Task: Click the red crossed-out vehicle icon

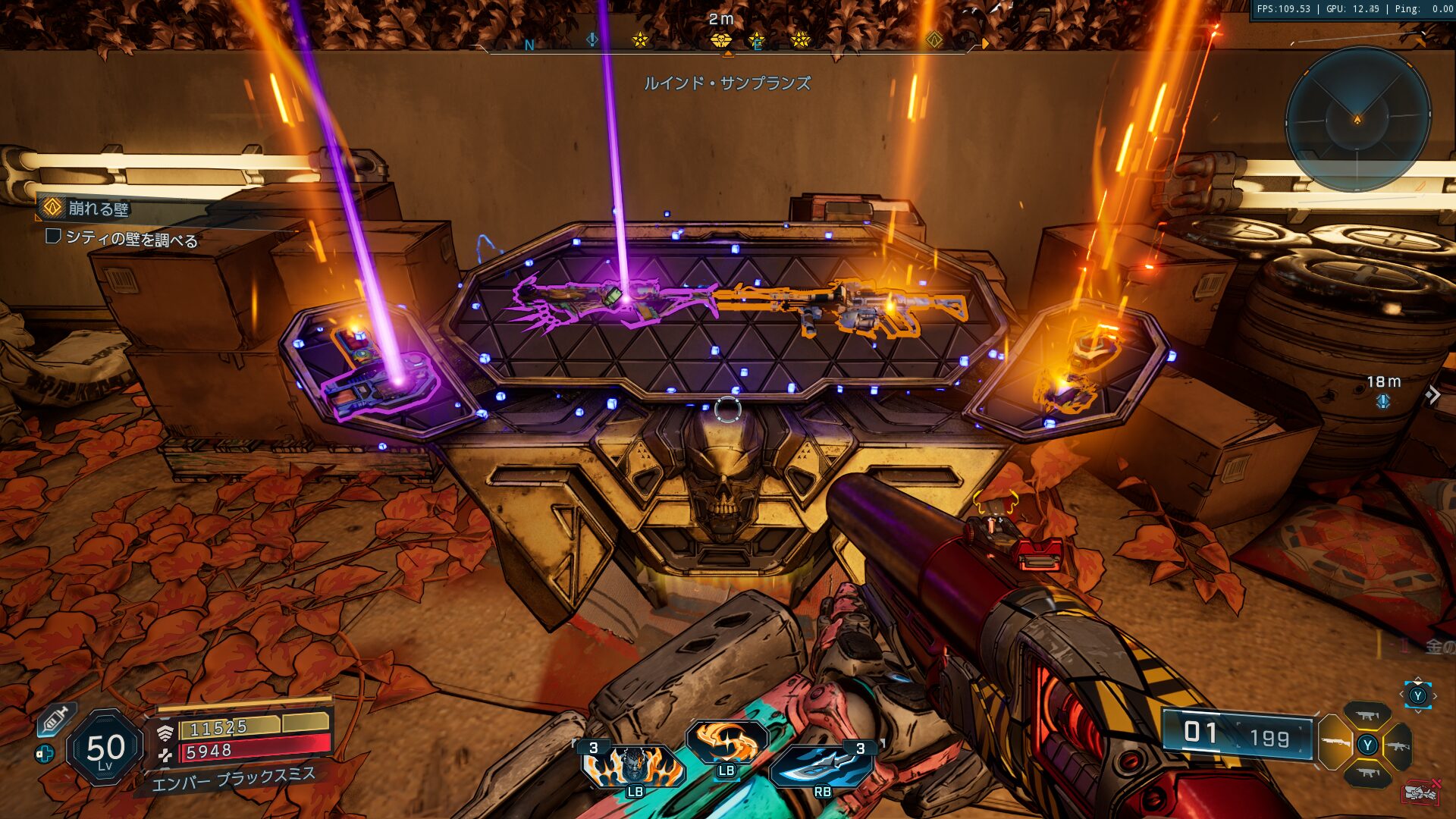Action: point(1420,792)
